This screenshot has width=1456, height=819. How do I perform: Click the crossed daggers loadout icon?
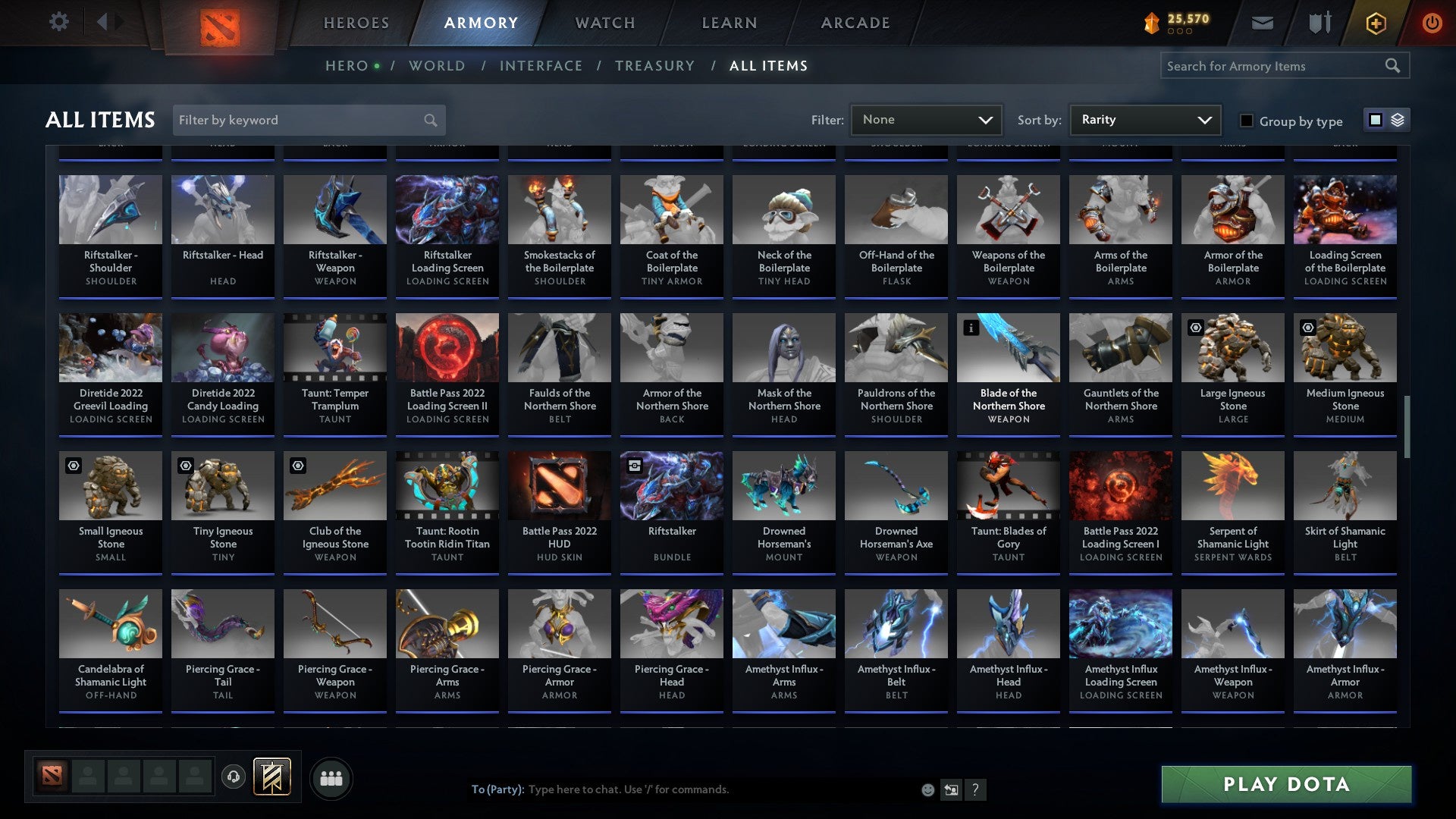pyautogui.click(x=1319, y=23)
